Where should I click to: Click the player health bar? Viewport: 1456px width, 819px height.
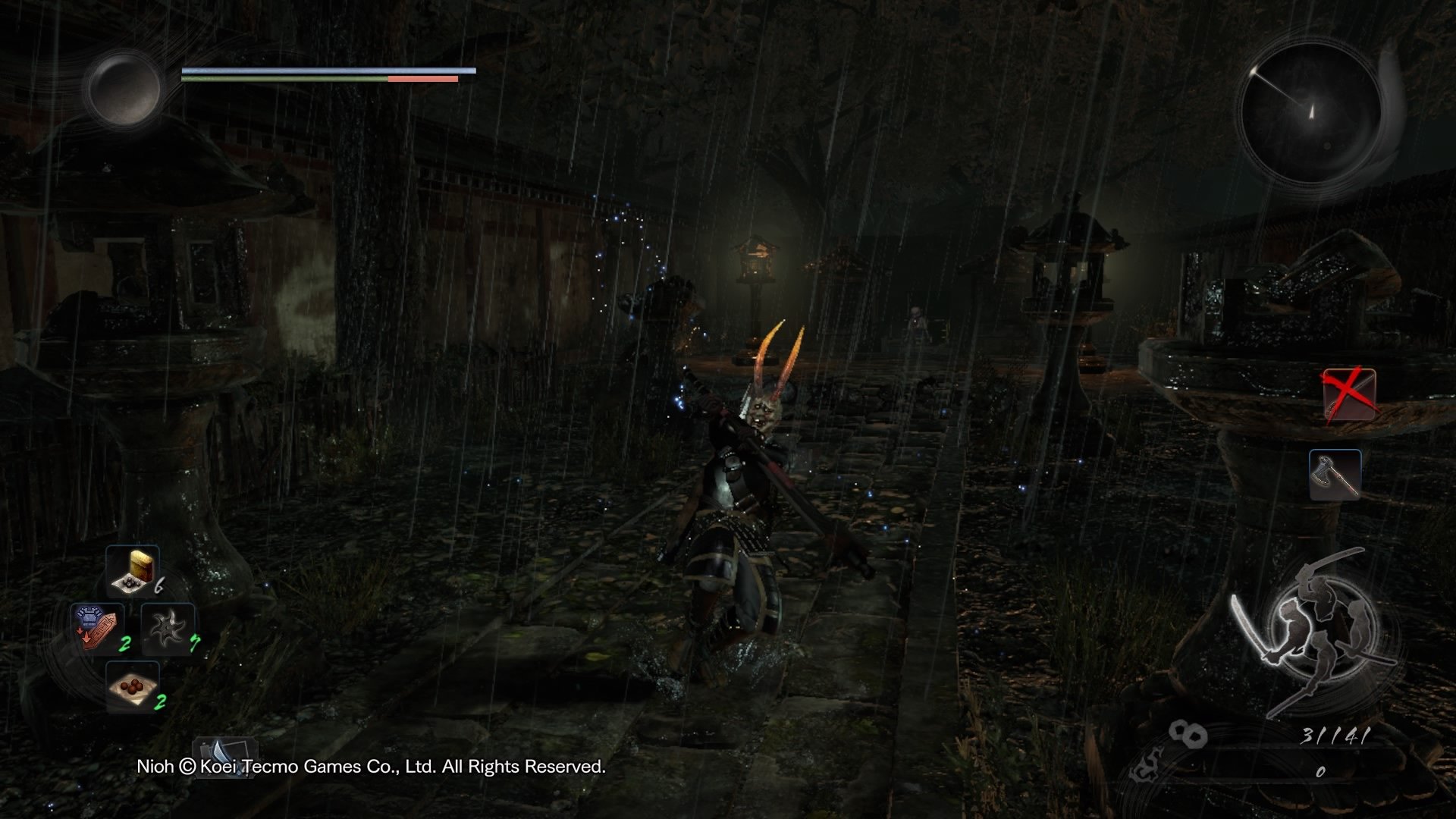326,70
